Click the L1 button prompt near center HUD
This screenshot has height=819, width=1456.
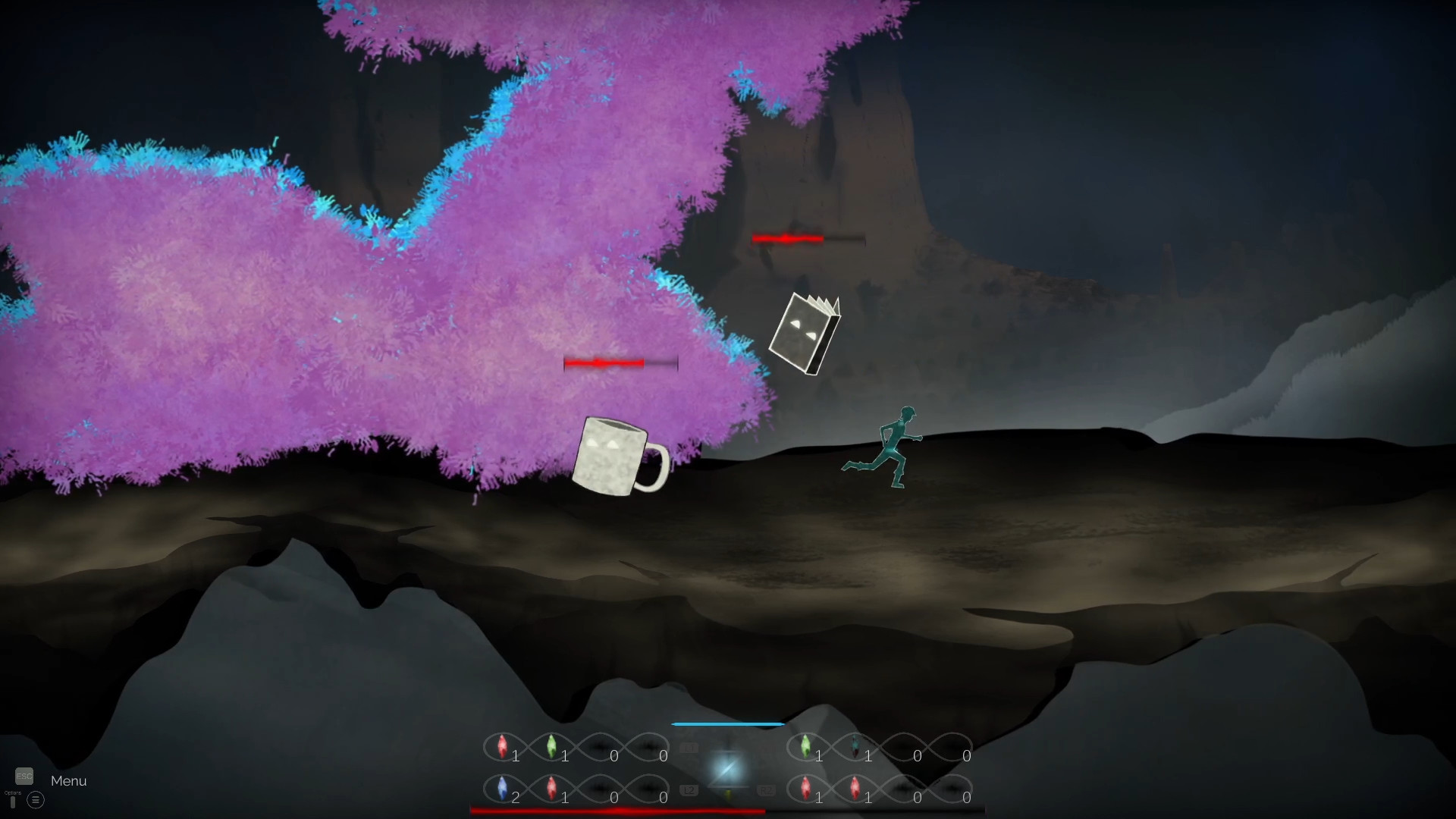coord(689,747)
